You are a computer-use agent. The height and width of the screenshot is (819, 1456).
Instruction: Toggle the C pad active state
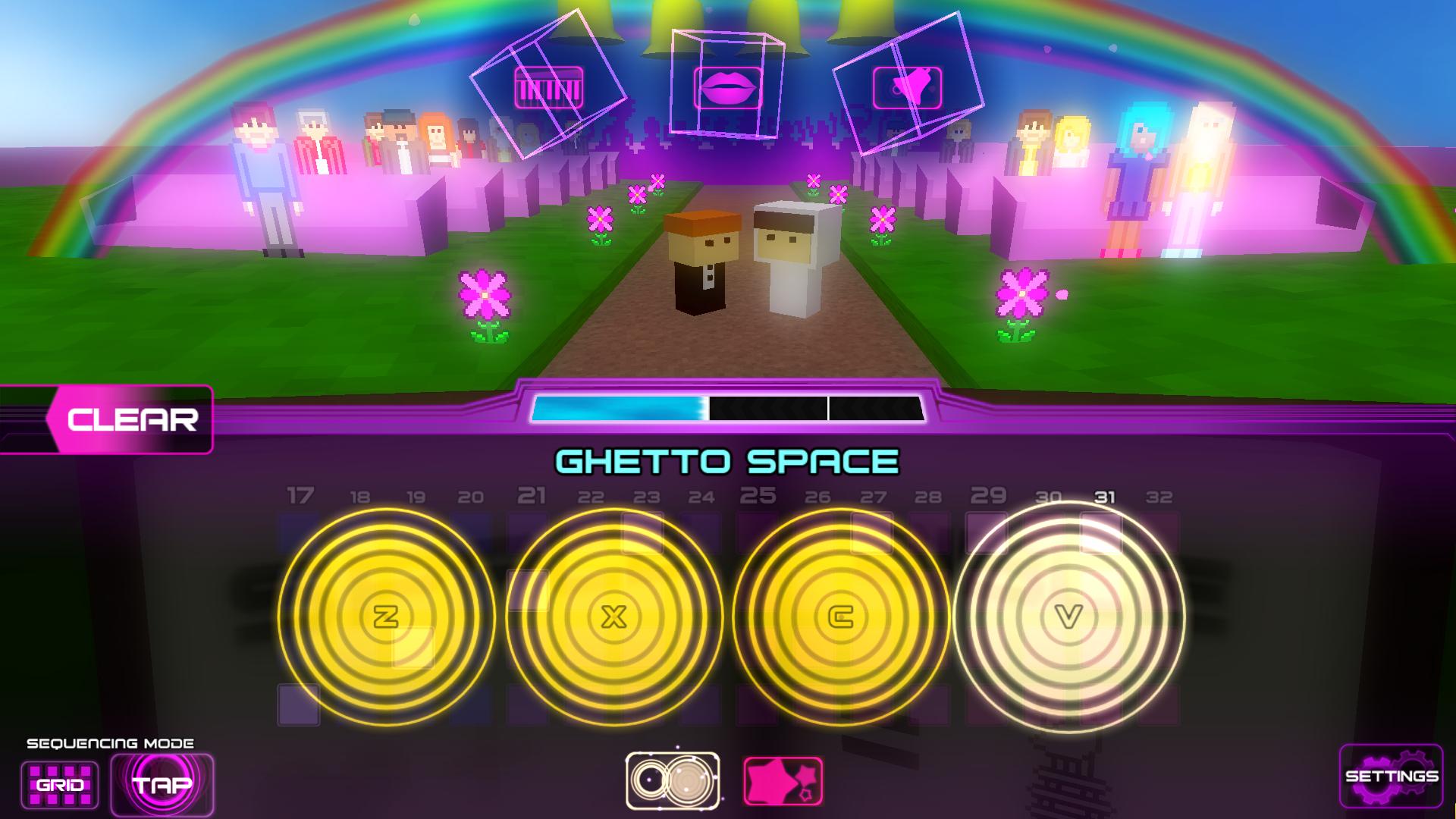click(842, 616)
